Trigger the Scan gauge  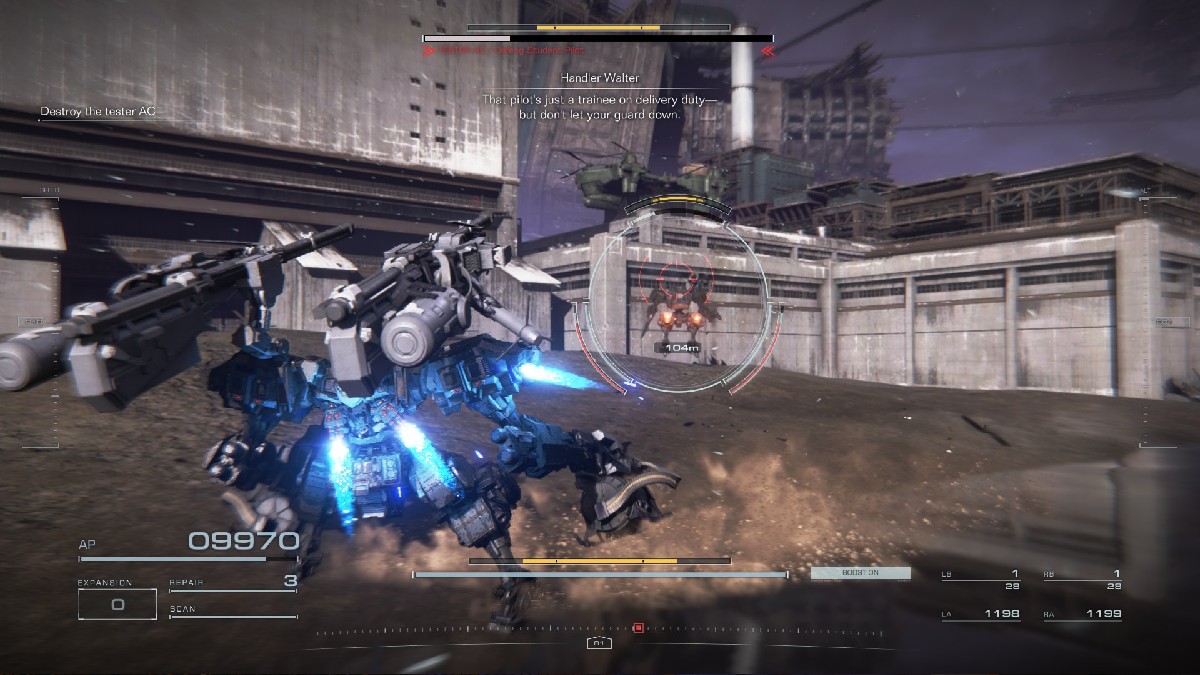[x=233, y=611]
